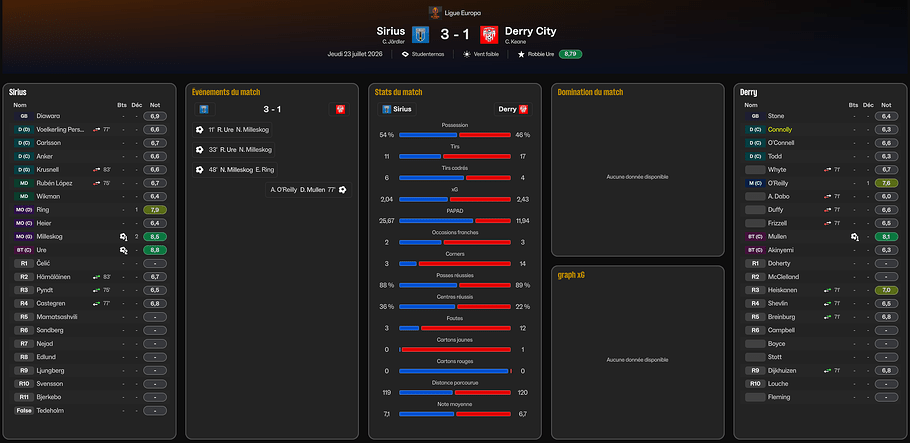Open Derry City team page from header
The height and width of the screenshot is (443, 910).
[531, 31]
